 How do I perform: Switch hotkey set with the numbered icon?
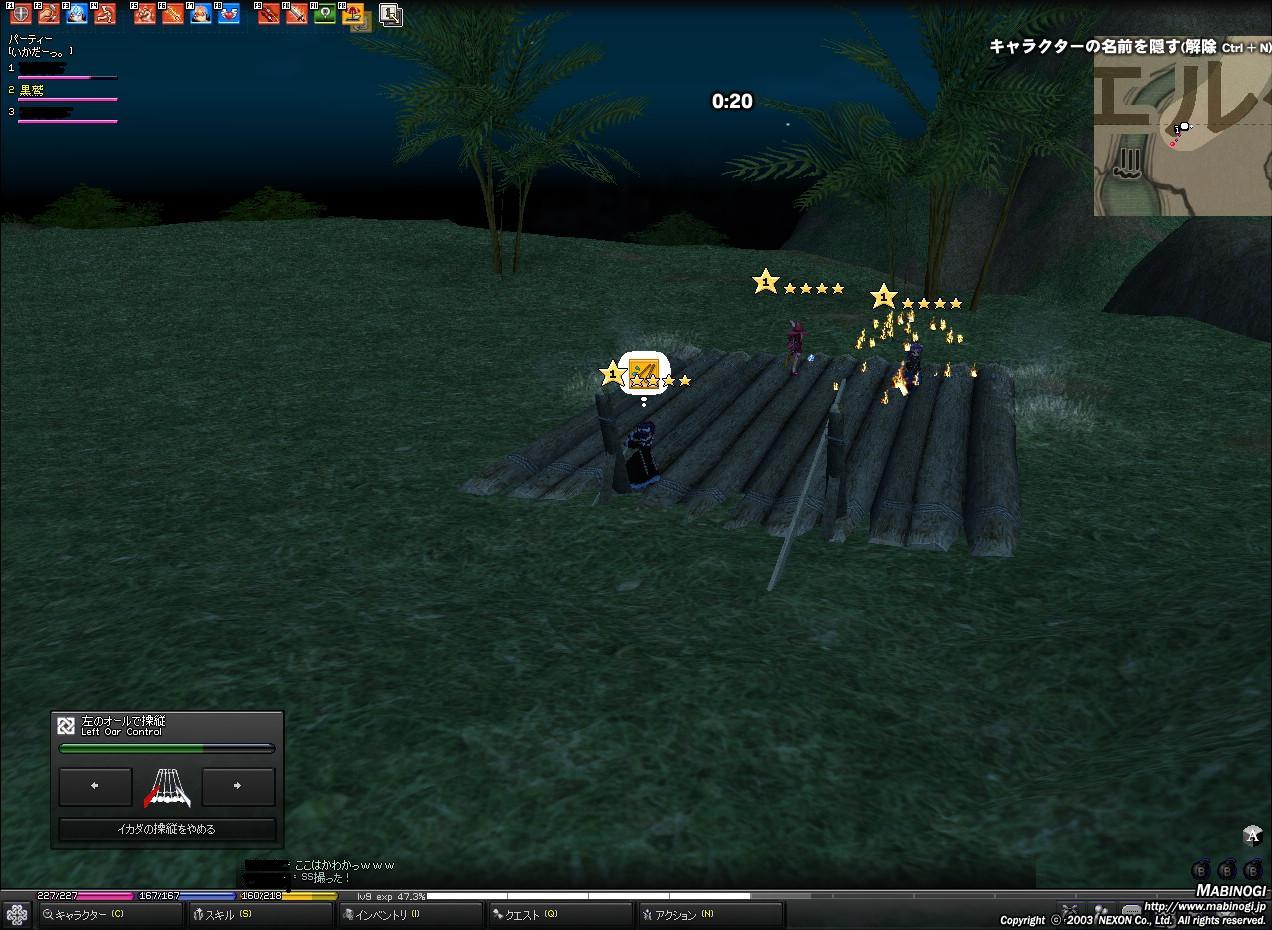tap(391, 14)
